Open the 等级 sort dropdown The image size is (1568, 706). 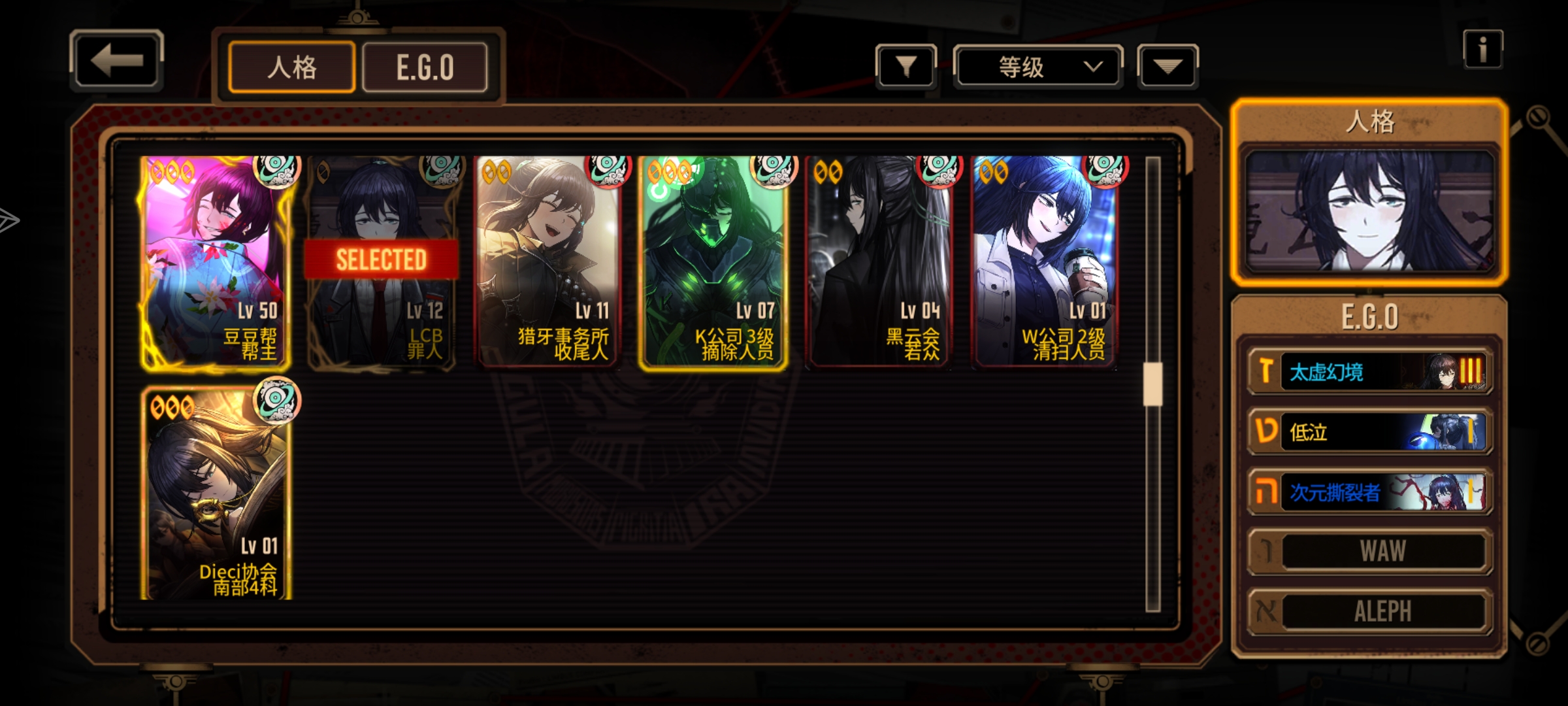[x=1038, y=67]
